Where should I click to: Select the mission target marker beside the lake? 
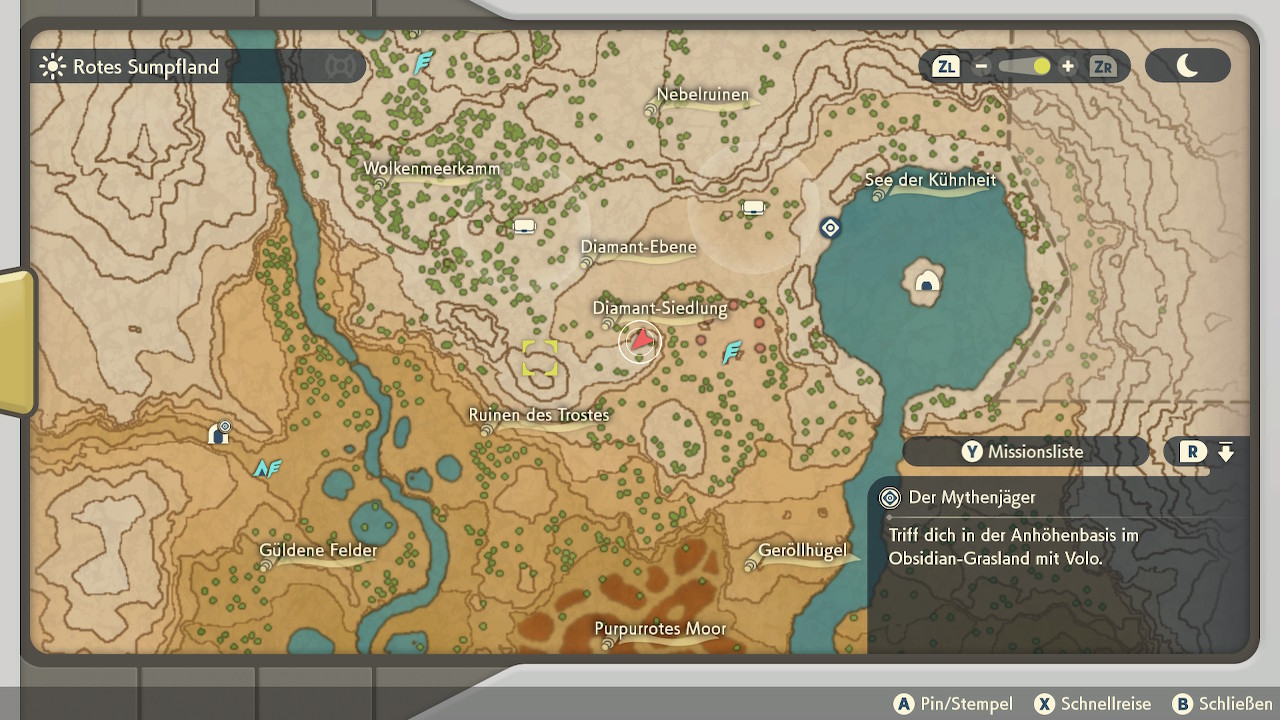[x=829, y=228]
